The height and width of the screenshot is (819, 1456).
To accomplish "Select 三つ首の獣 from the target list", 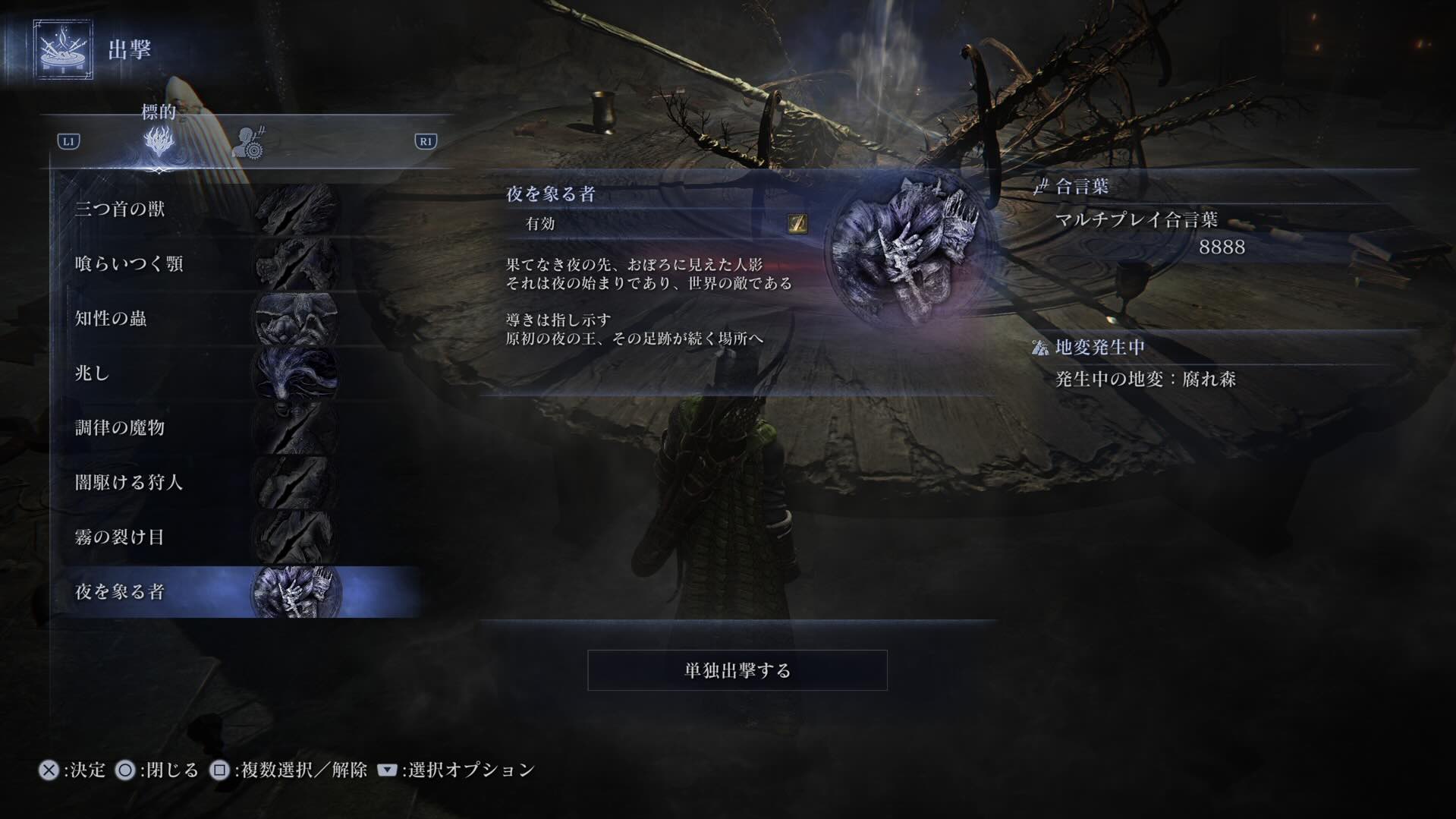I will coord(121,210).
